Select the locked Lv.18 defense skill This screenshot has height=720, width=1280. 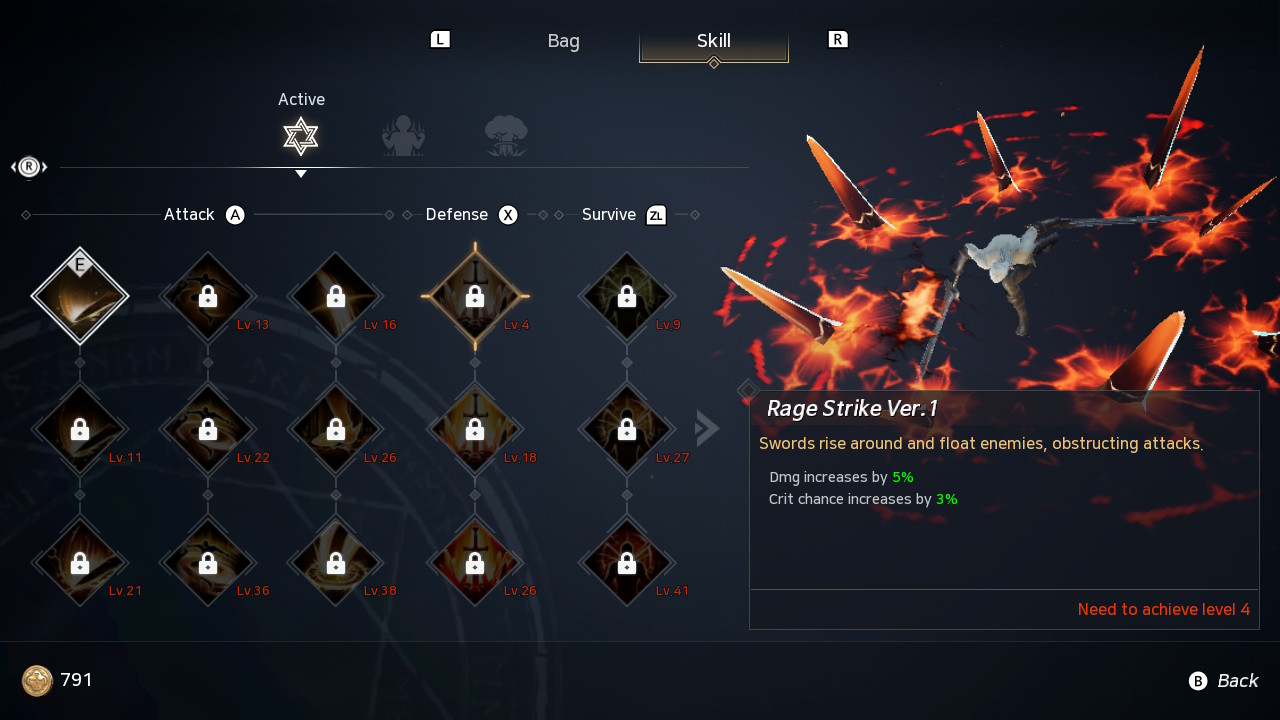pyautogui.click(x=475, y=429)
